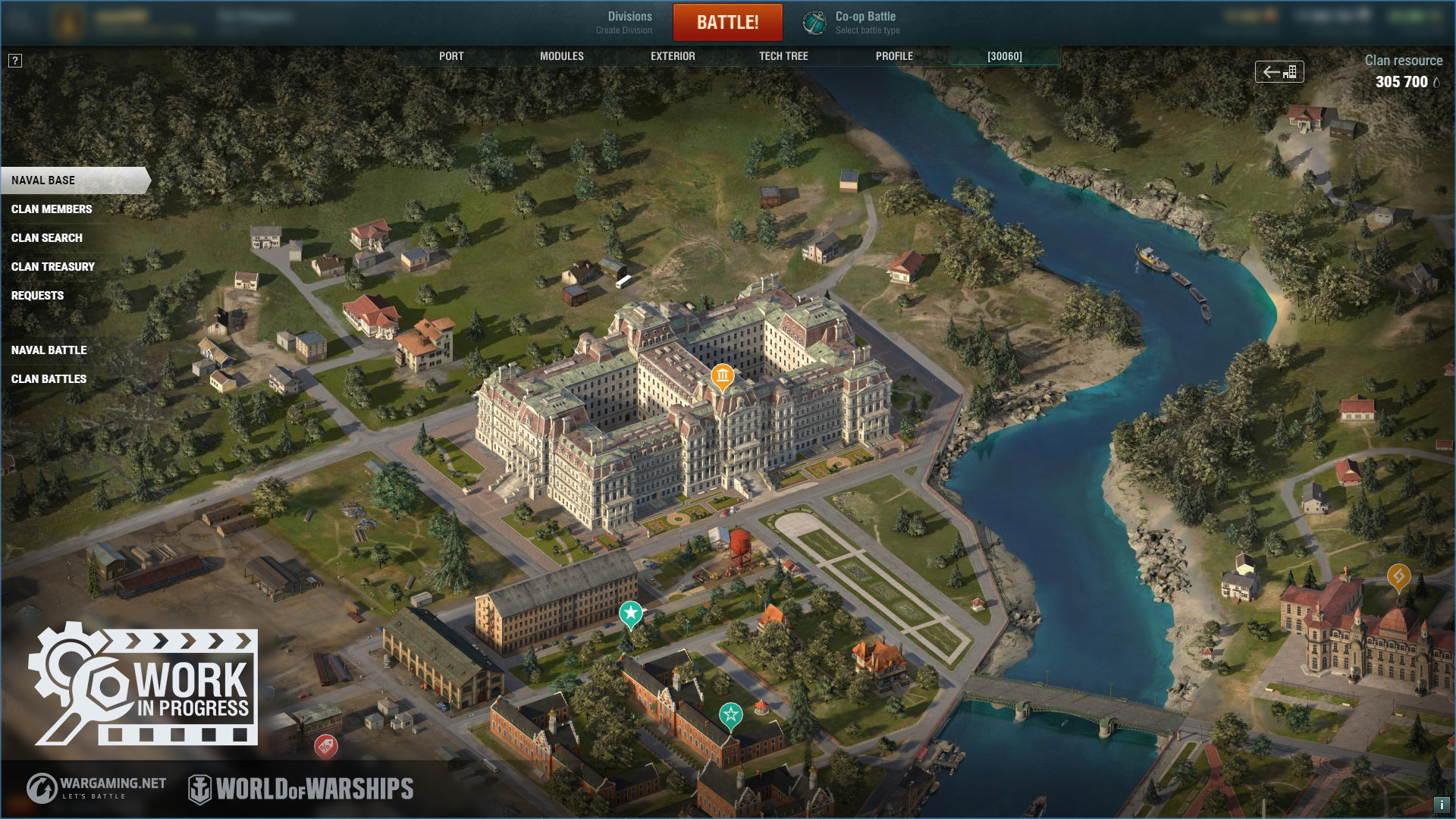This screenshot has height=819, width=1456.
Task: Open the Clan Battles section
Action: (x=49, y=379)
